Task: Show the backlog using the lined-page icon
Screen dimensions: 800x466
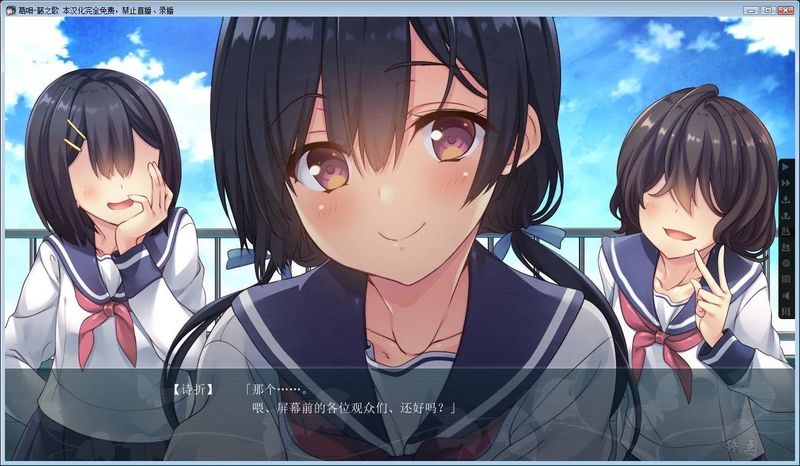Action: (x=787, y=278)
